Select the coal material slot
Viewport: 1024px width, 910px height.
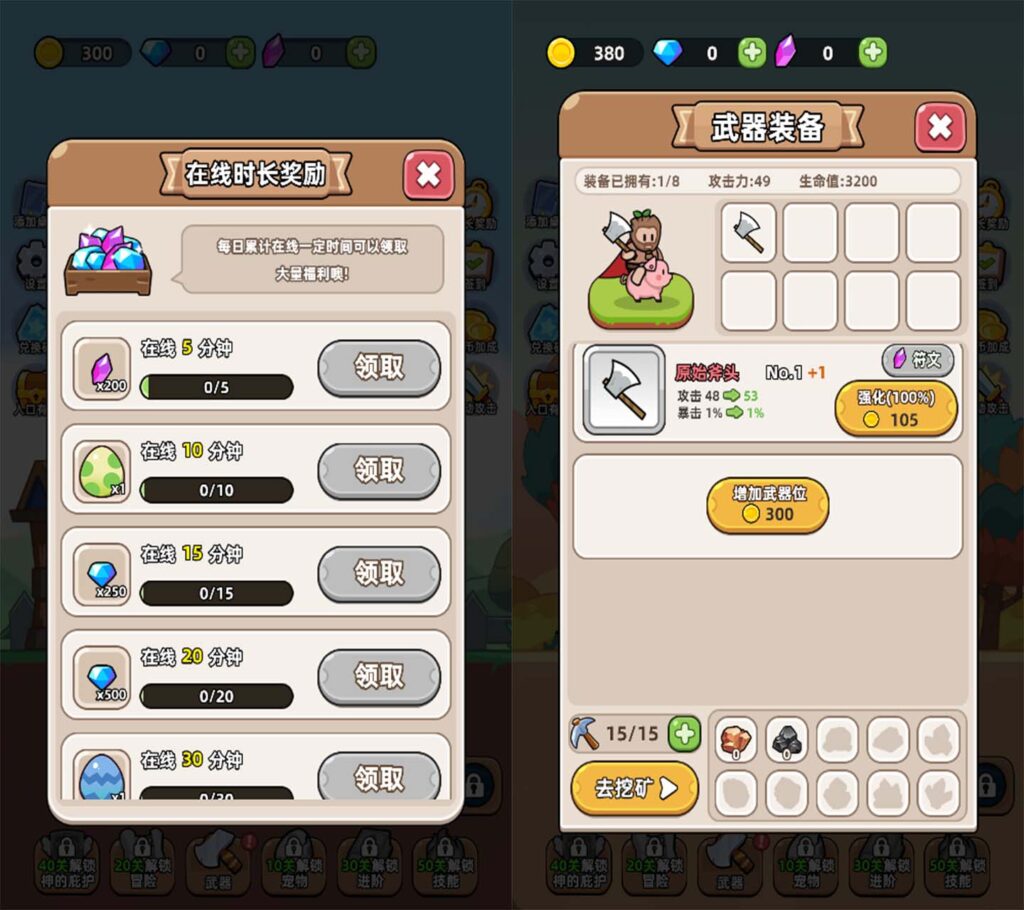point(787,740)
